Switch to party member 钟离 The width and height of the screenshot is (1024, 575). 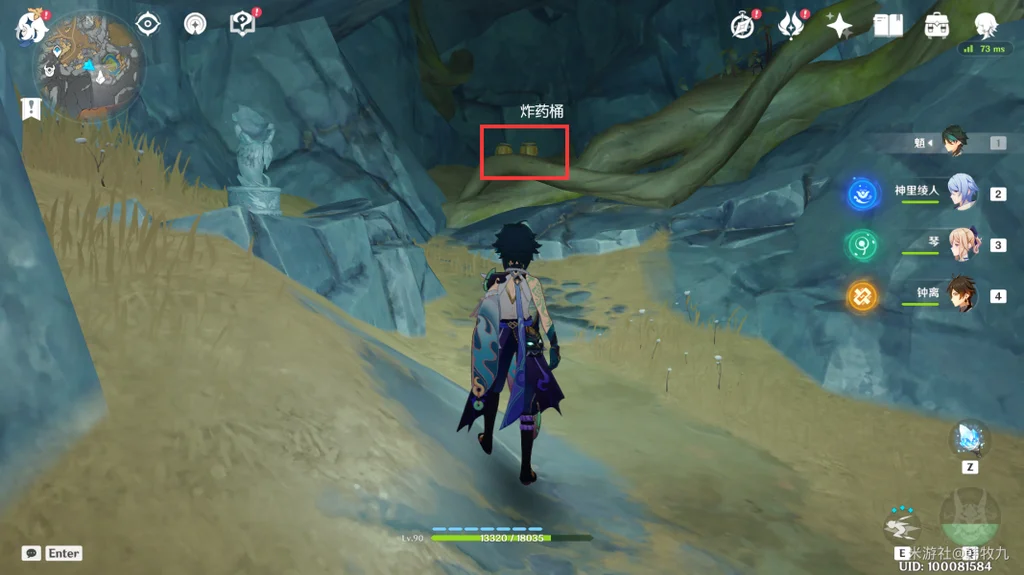[962, 295]
